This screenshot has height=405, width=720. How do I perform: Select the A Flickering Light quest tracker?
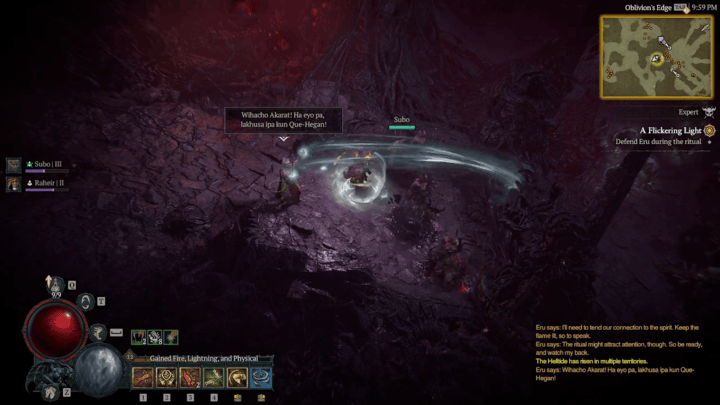pyautogui.click(x=674, y=130)
